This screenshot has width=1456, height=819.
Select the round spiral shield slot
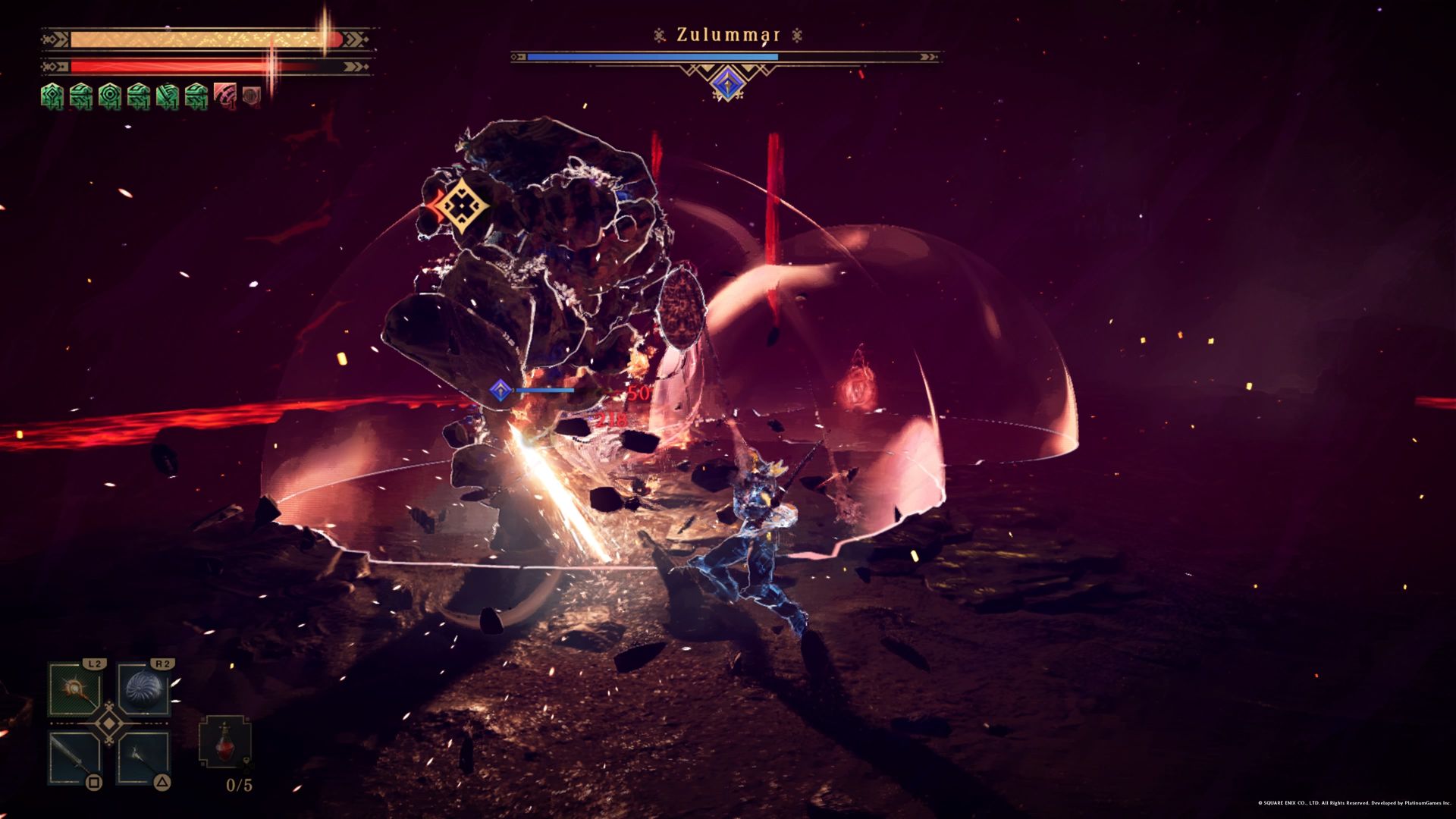(x=143, y=689)
